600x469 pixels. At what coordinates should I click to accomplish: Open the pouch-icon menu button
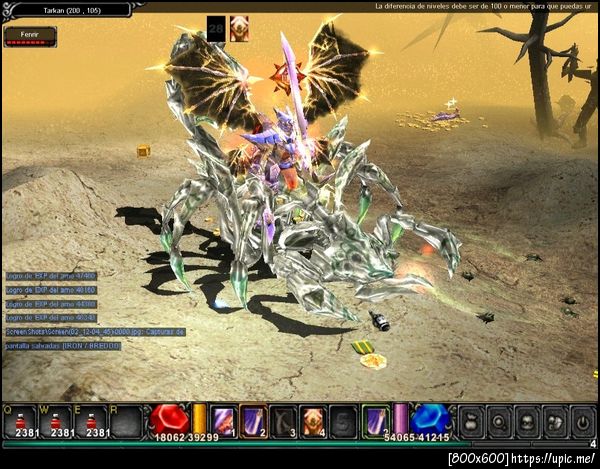[x=472, y=420]
